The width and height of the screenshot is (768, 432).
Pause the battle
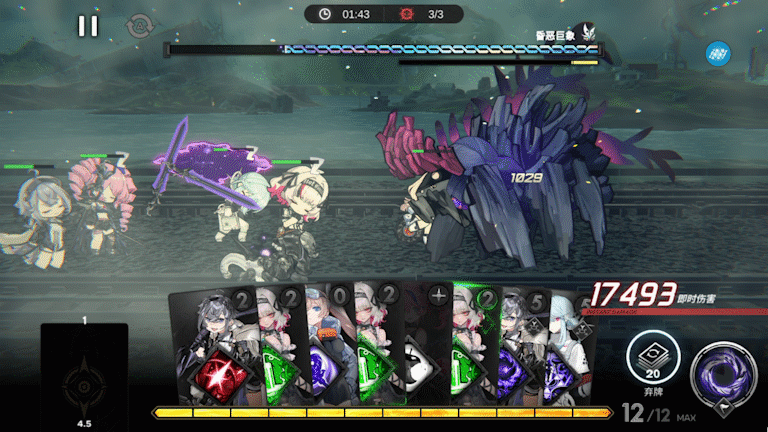click(88, 26)
